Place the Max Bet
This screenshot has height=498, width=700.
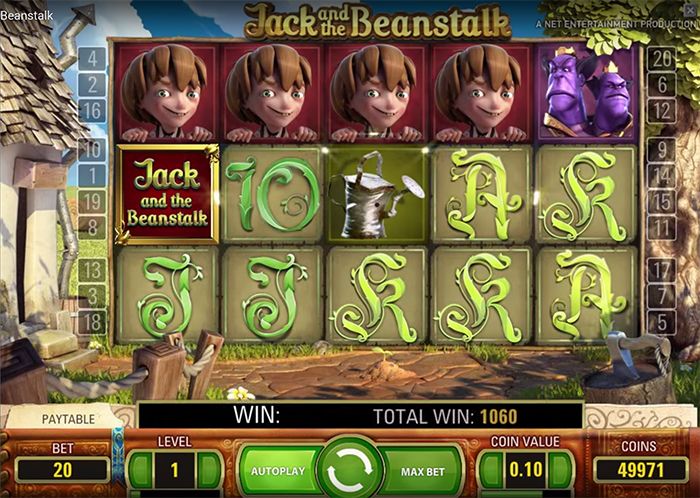pyautogui.click(x=422, y=470)
